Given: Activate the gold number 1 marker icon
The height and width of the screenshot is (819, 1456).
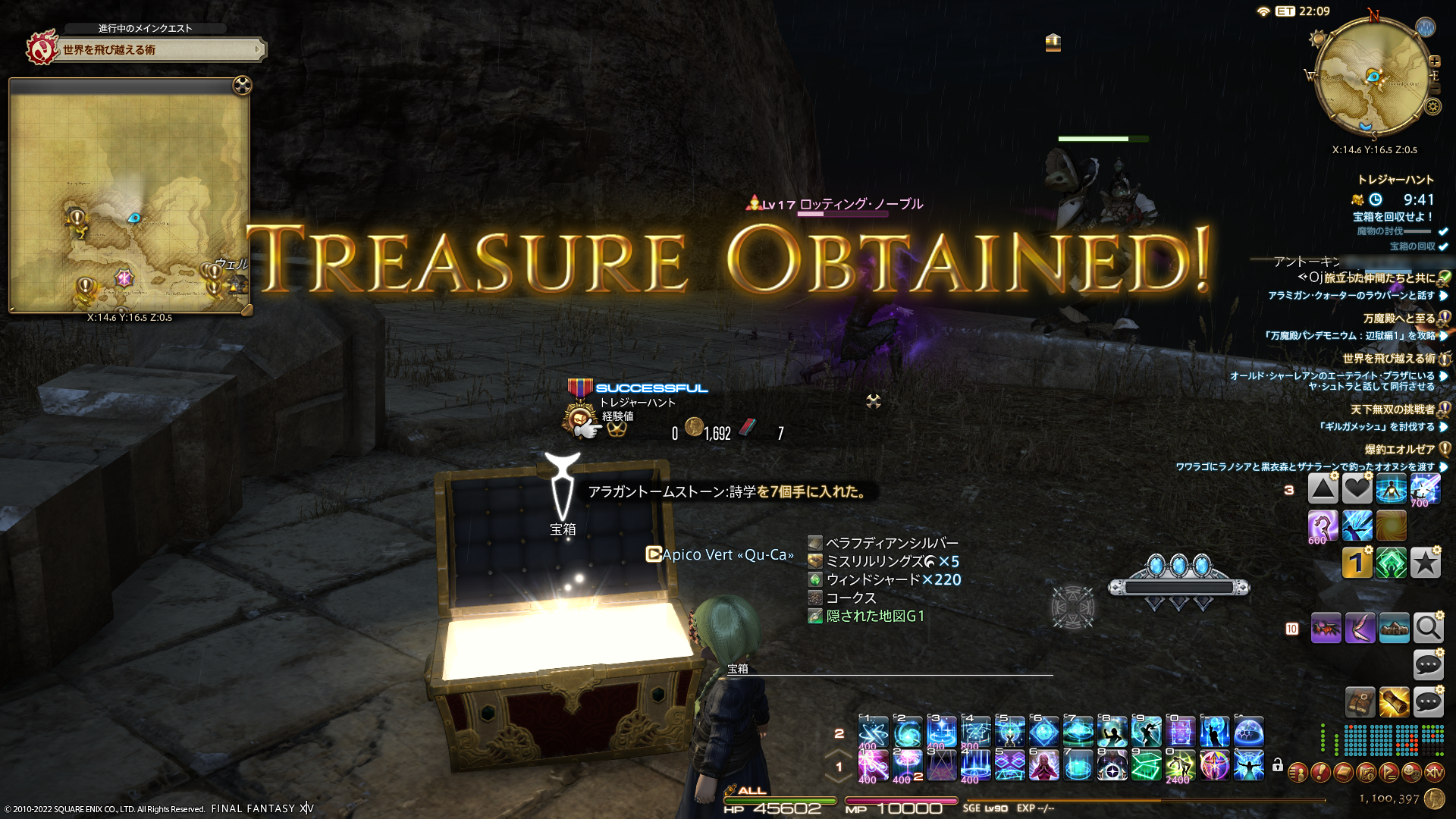Looking at the screenshot, I should click(1357, 563).
